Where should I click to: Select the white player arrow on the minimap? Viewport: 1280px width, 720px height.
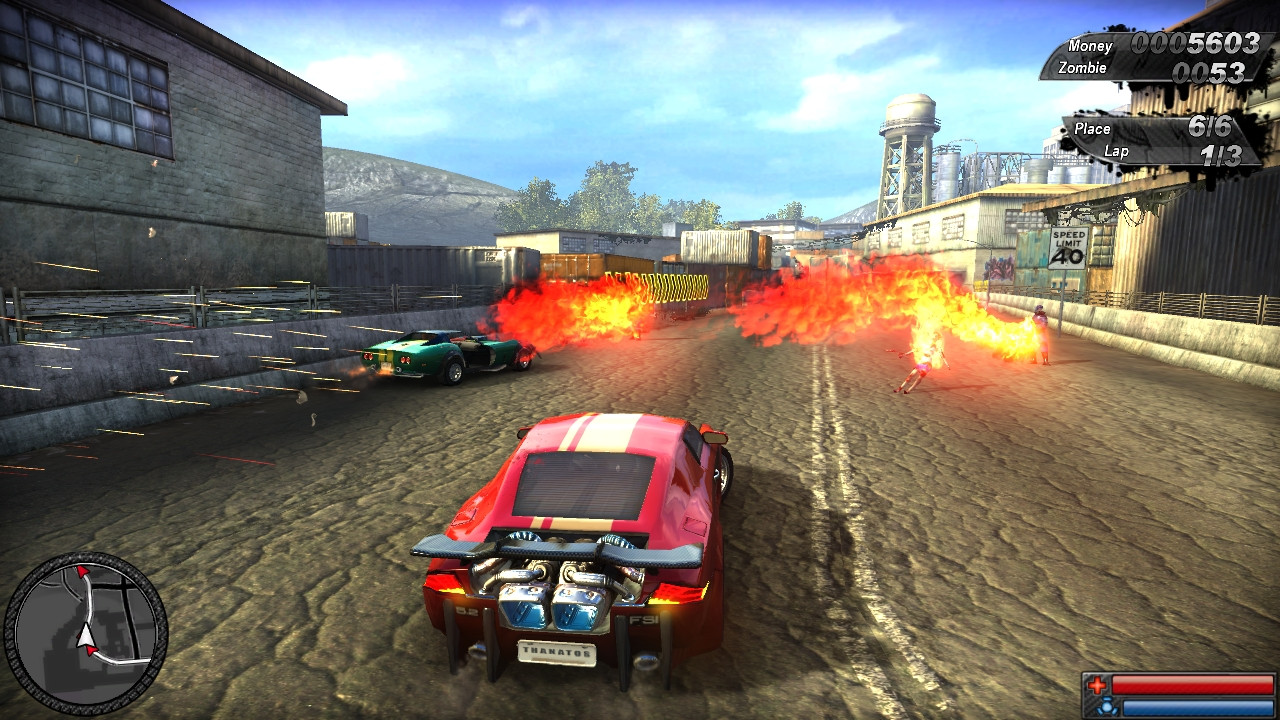click(x=86, y=635)
